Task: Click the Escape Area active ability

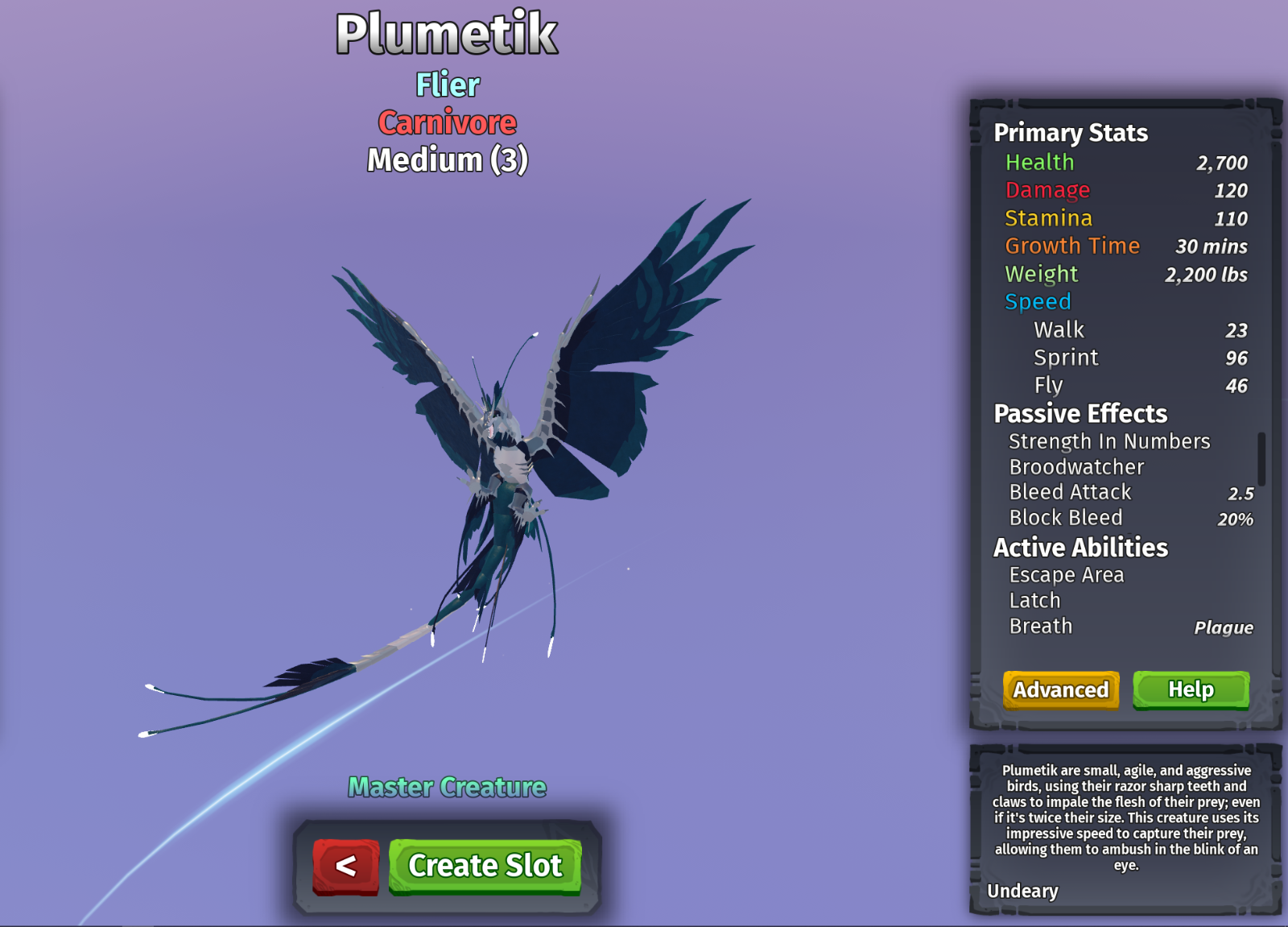Action: coord(1066,575)
